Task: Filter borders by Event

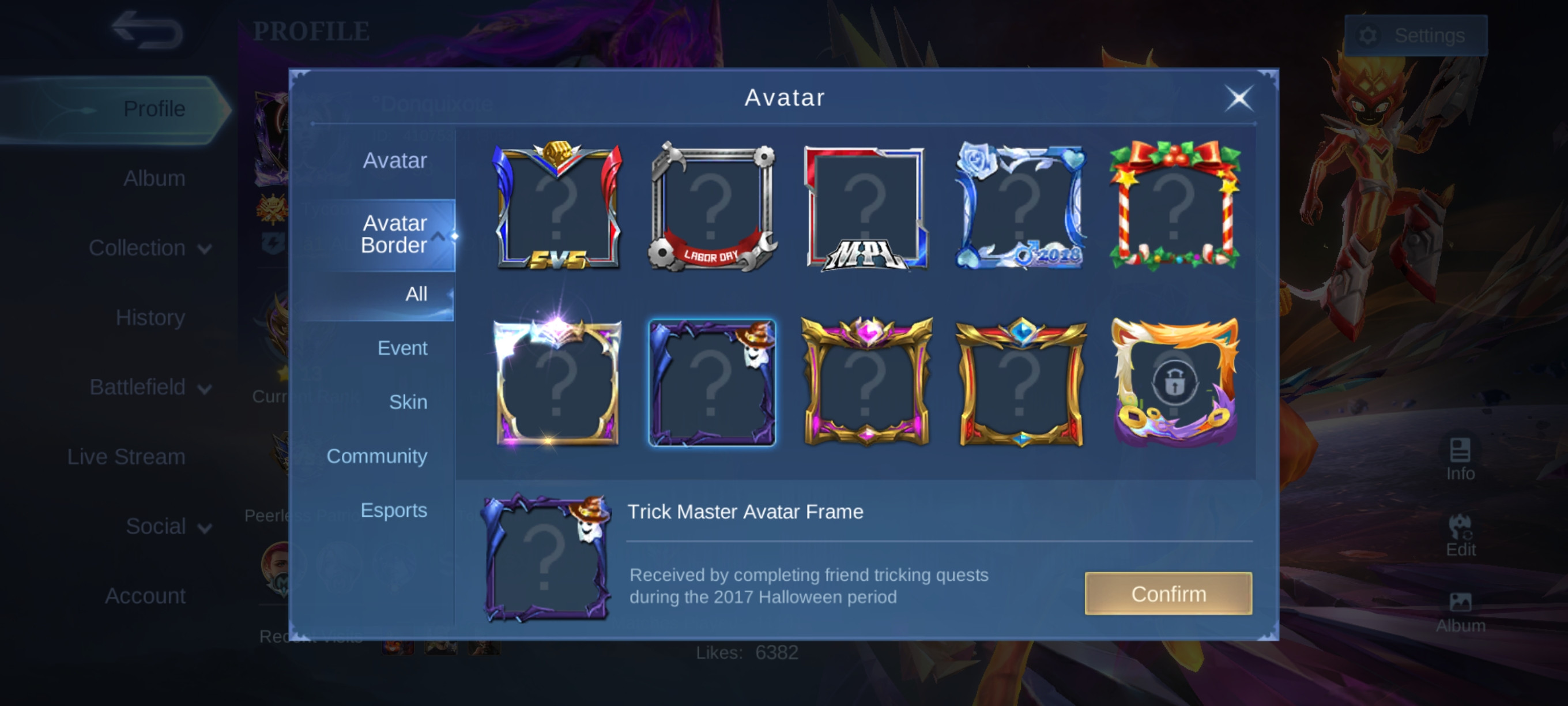Action: [402, 348]
